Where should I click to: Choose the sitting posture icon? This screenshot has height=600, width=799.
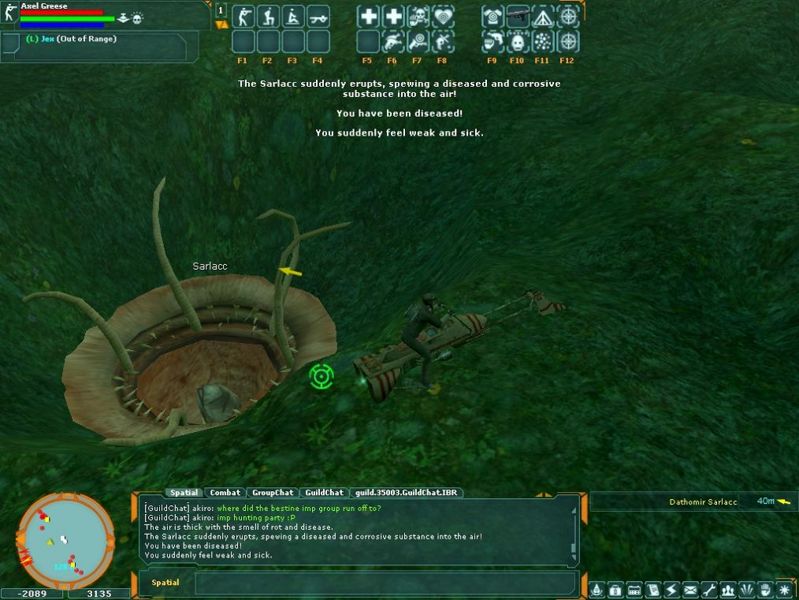(292, 16)
